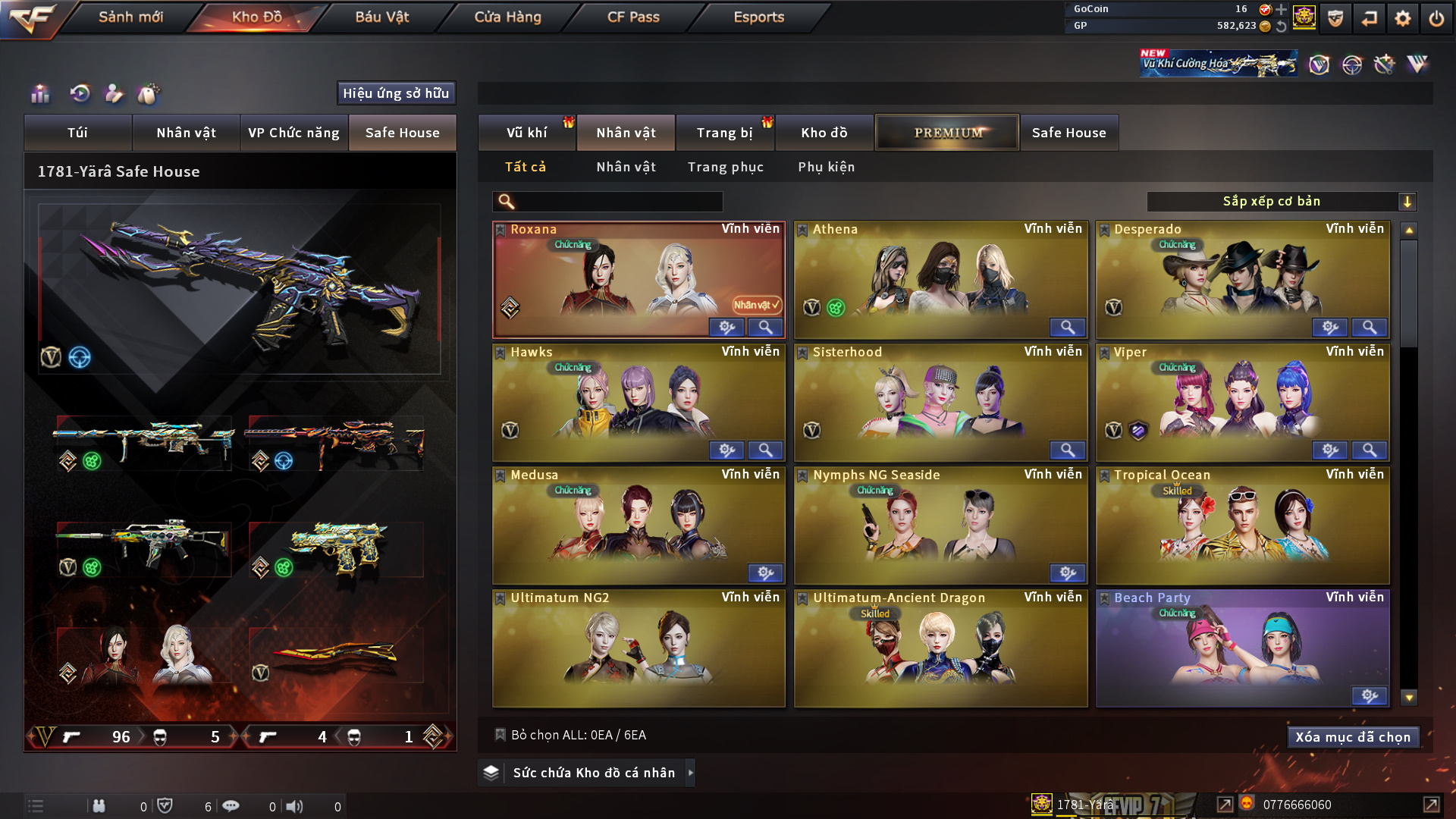Open the CF Pass menu
This screenshot has width=1456, height=819.
[633, 17]
